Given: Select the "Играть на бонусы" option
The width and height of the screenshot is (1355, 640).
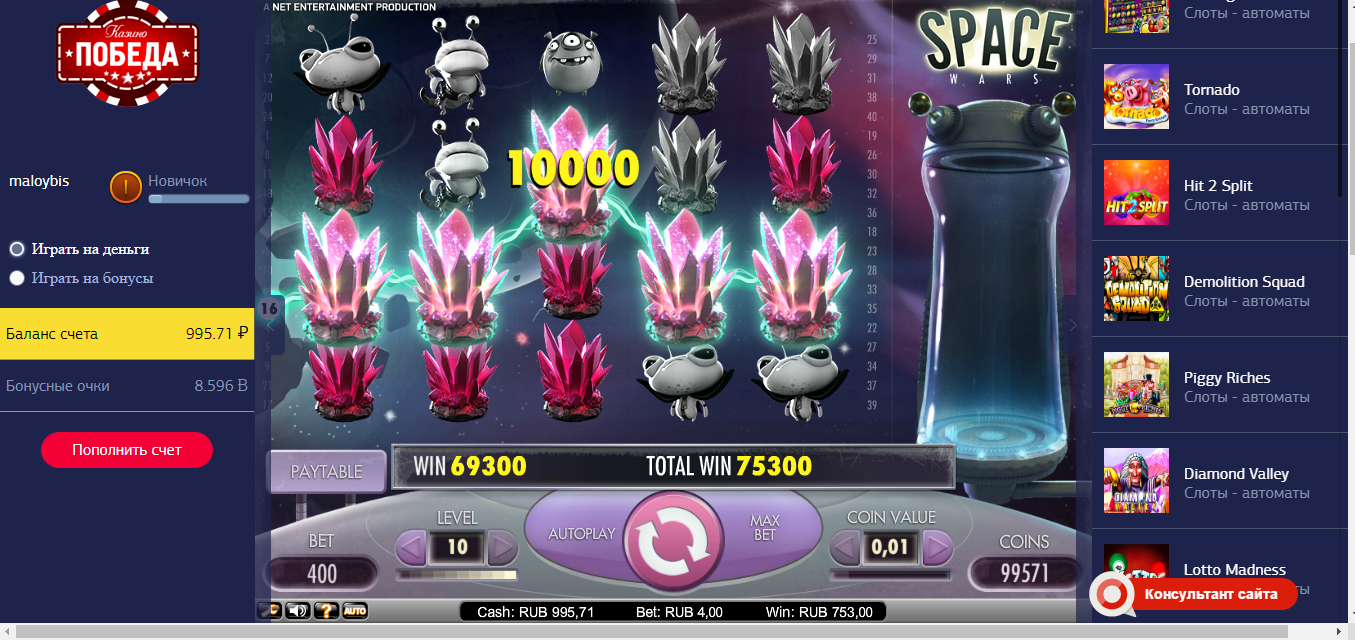Looking at the screenshot, I should pos(17,279).
